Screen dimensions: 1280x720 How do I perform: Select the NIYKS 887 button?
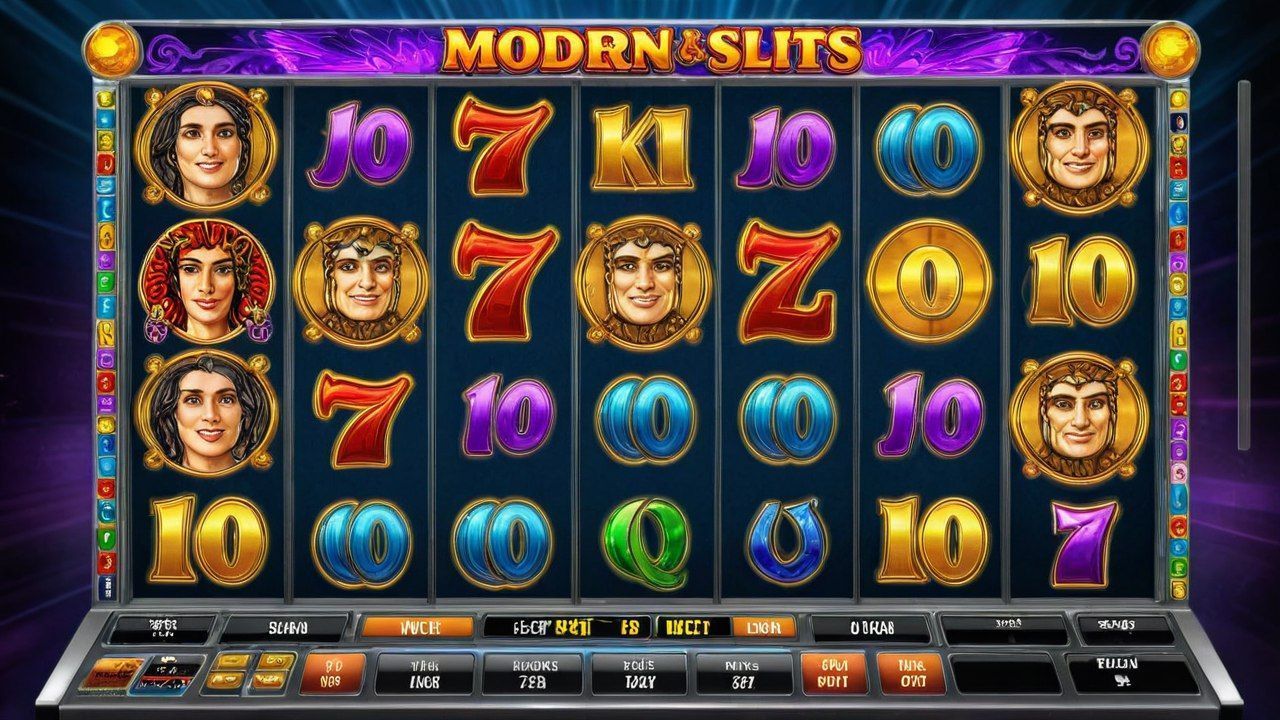pyautogui.click(x=742, y=674)
